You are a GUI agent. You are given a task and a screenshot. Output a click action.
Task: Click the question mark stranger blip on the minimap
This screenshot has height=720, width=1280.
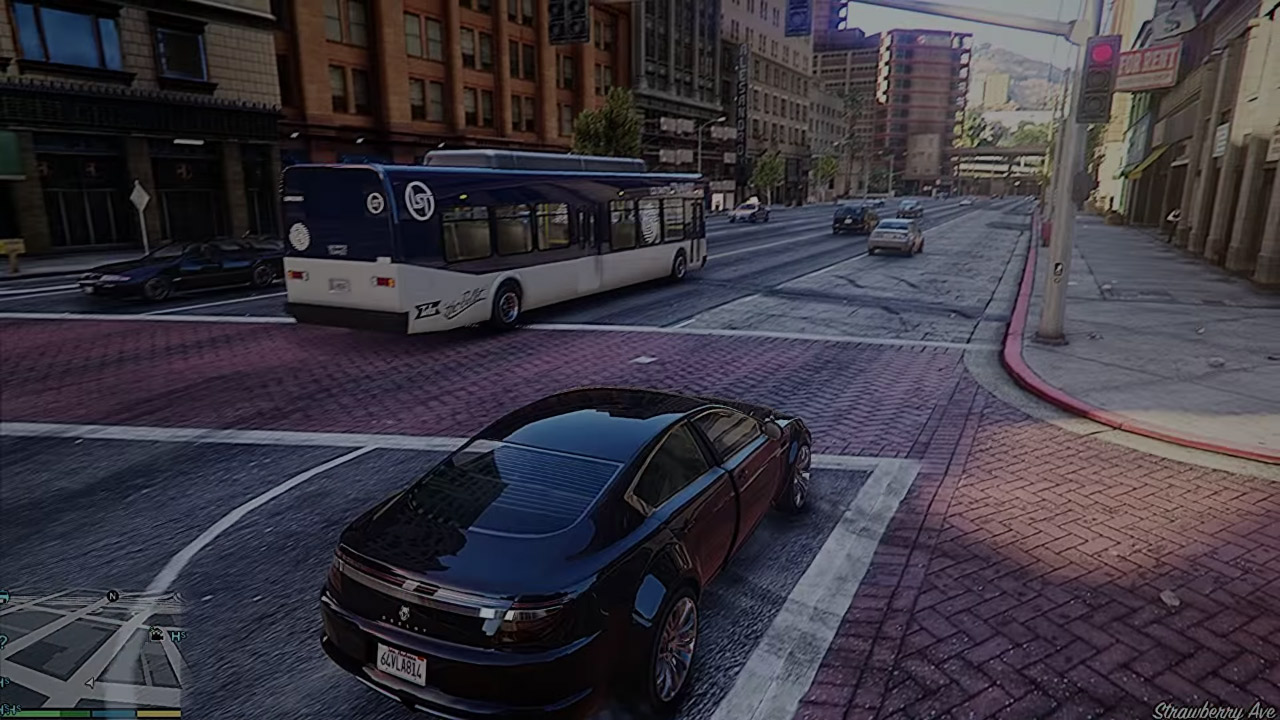(3, 643)
